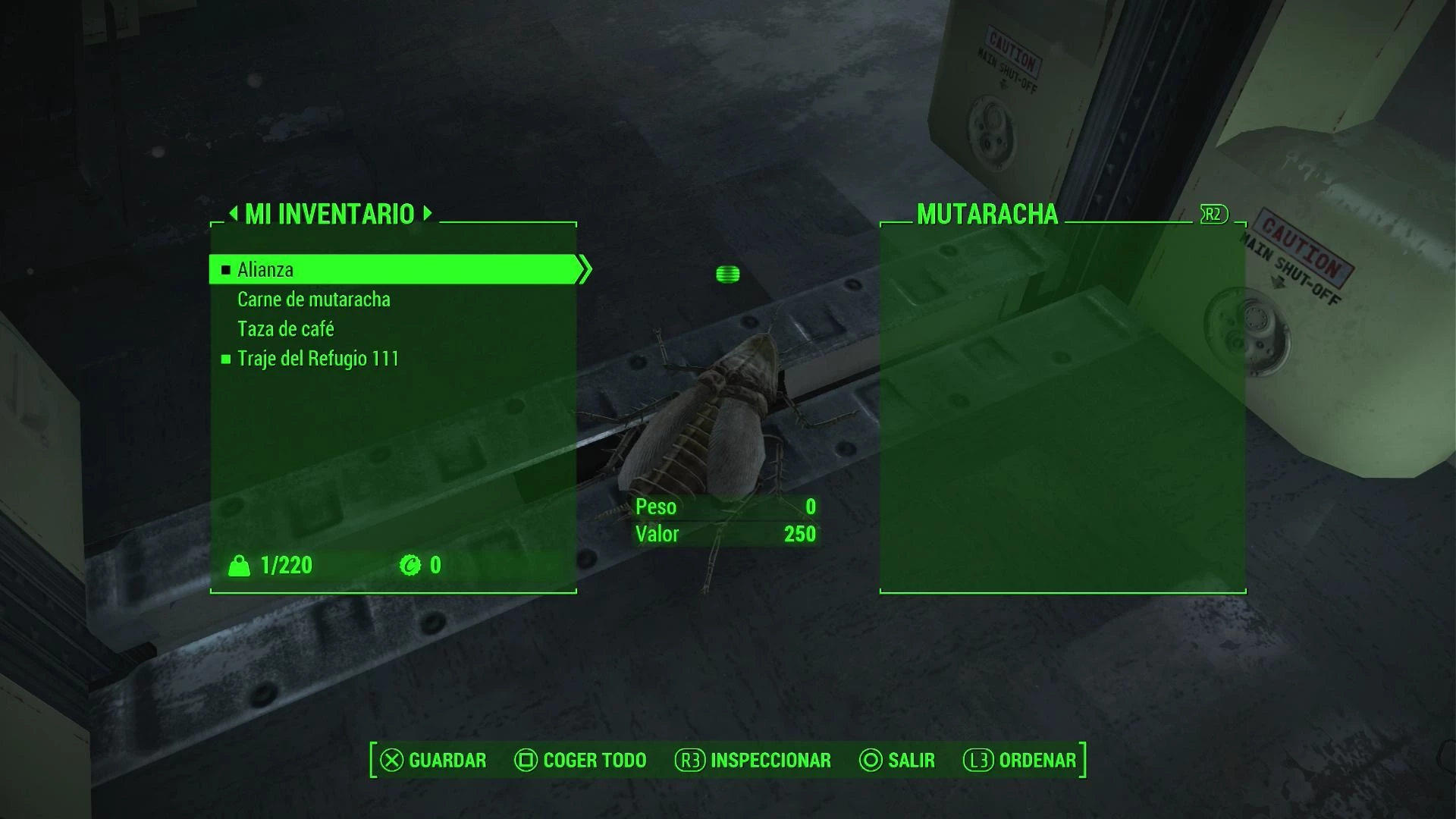Choose Coger Todo to take everything
This screenshot has height=819, width=1456.
click(580, 760)
